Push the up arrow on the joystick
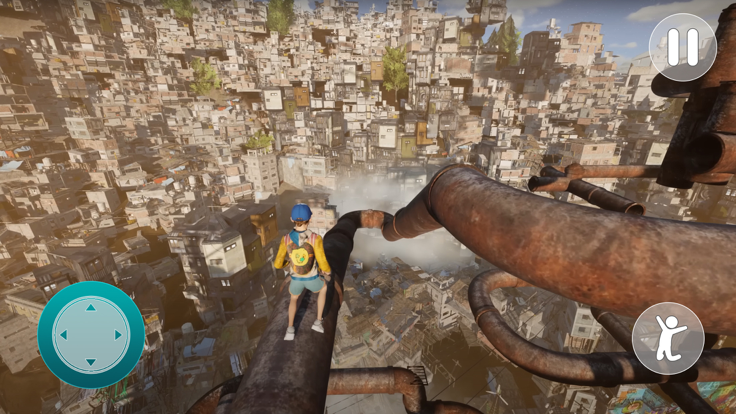Viewport: 736px width, 414px height. click(91, 309)
